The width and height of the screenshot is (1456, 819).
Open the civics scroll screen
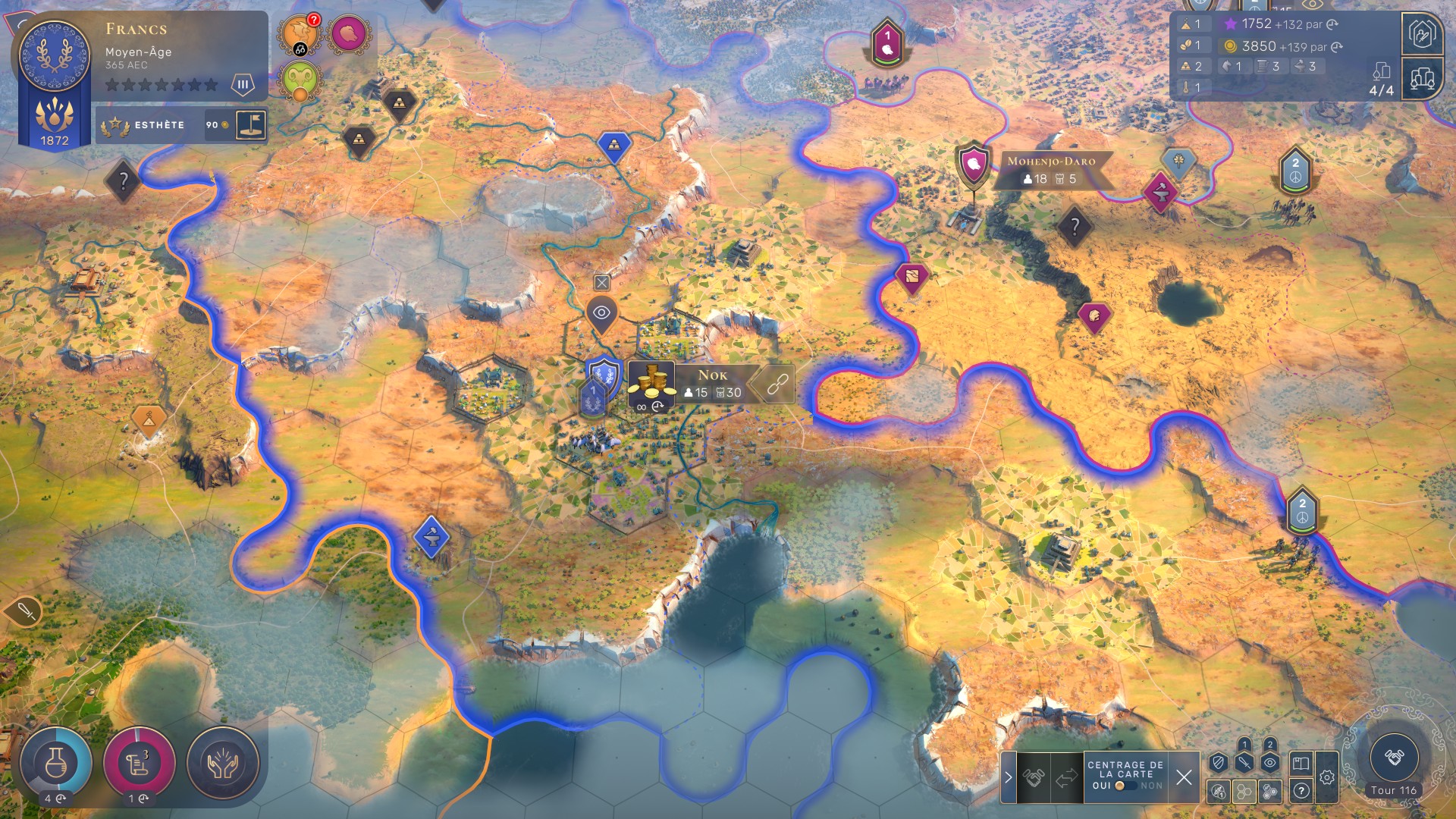[x=139, y=763]
